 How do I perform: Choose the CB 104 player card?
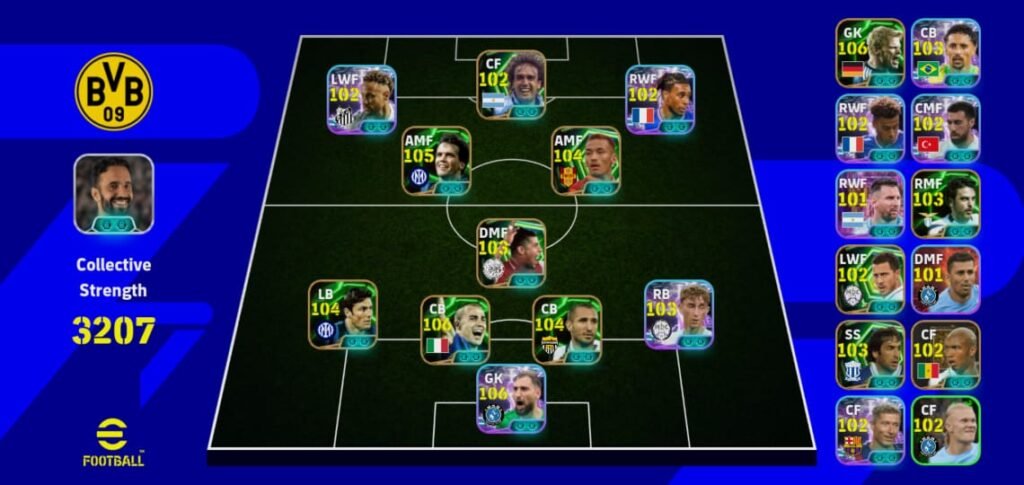[567, 329]
